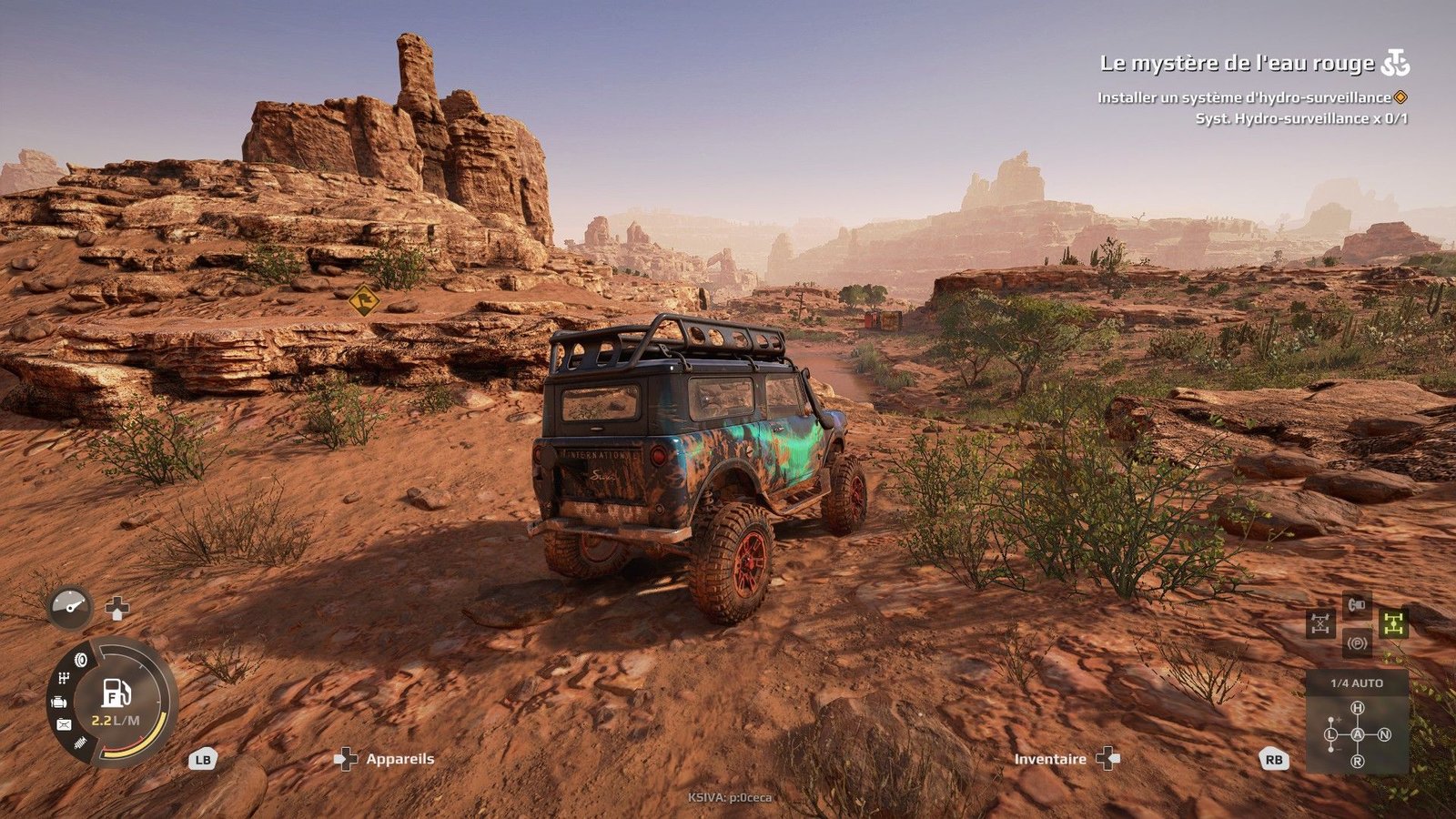
Task: Click the engine status icon
Action: click(x=59, y=702)
